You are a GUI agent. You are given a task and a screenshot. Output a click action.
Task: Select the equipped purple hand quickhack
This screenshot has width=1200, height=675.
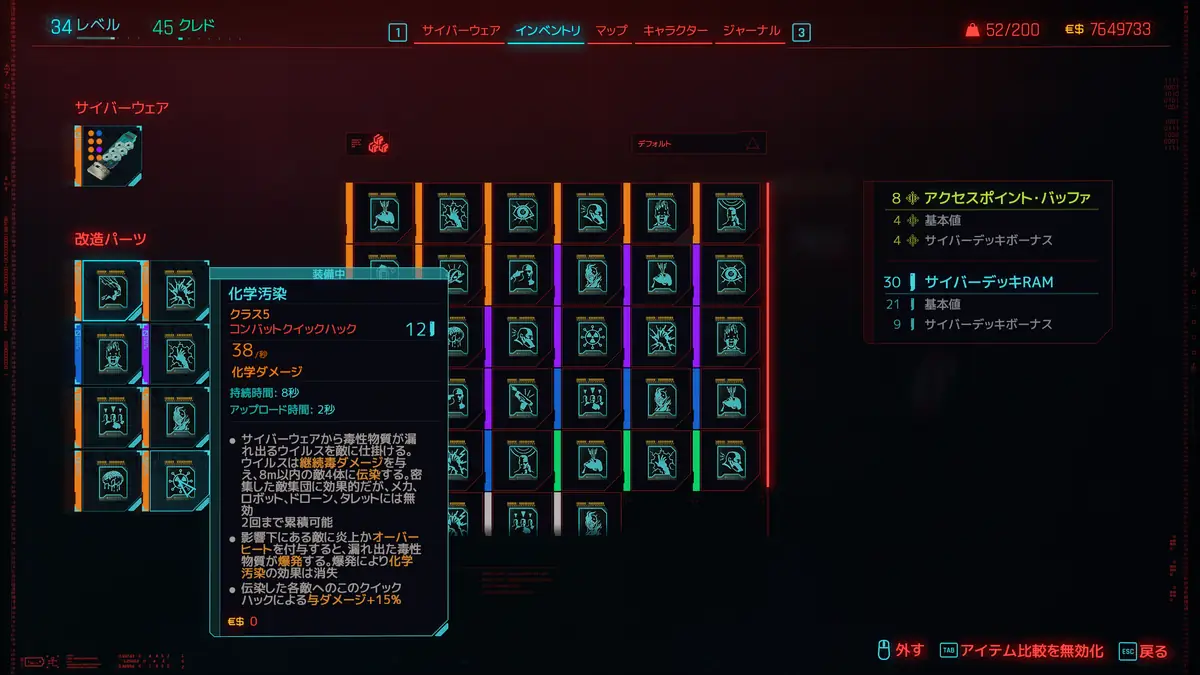(178, 352)
